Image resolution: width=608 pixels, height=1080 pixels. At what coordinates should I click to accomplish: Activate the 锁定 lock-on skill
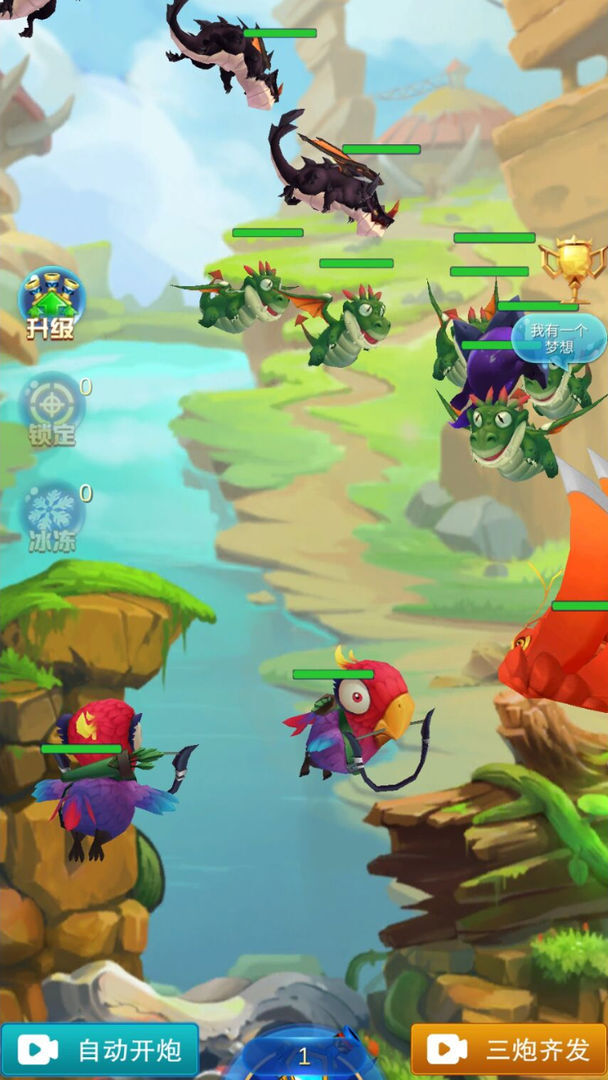click(x=51, y=410)
